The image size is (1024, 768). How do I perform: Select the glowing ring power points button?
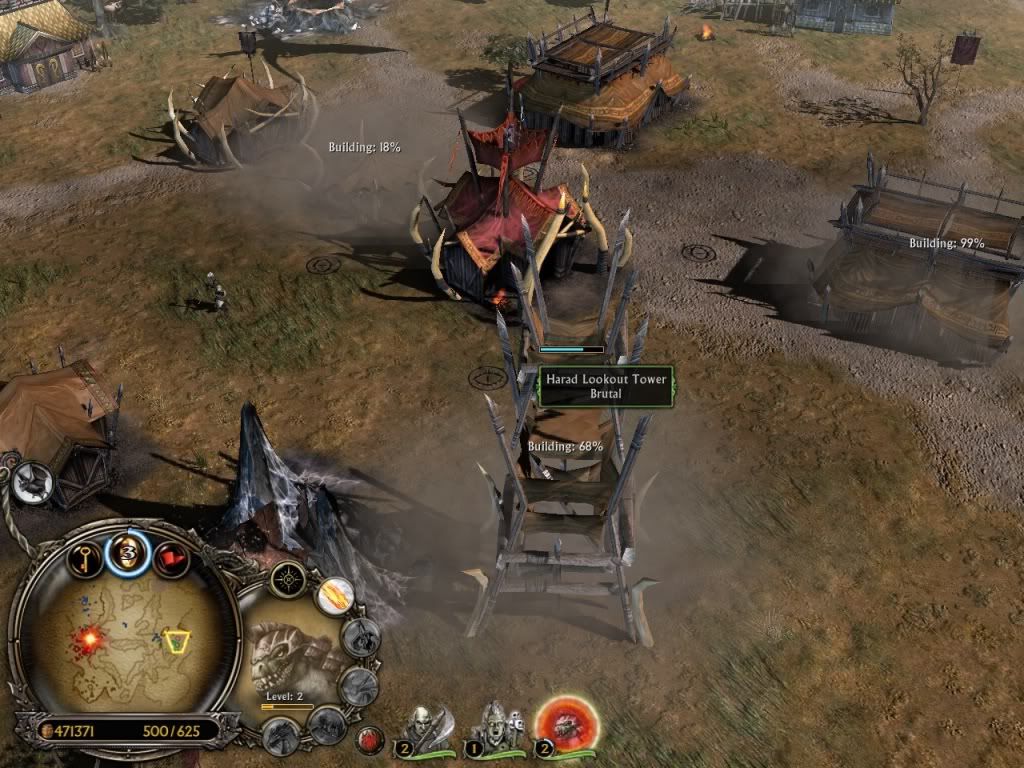click(x=128, y=553)
